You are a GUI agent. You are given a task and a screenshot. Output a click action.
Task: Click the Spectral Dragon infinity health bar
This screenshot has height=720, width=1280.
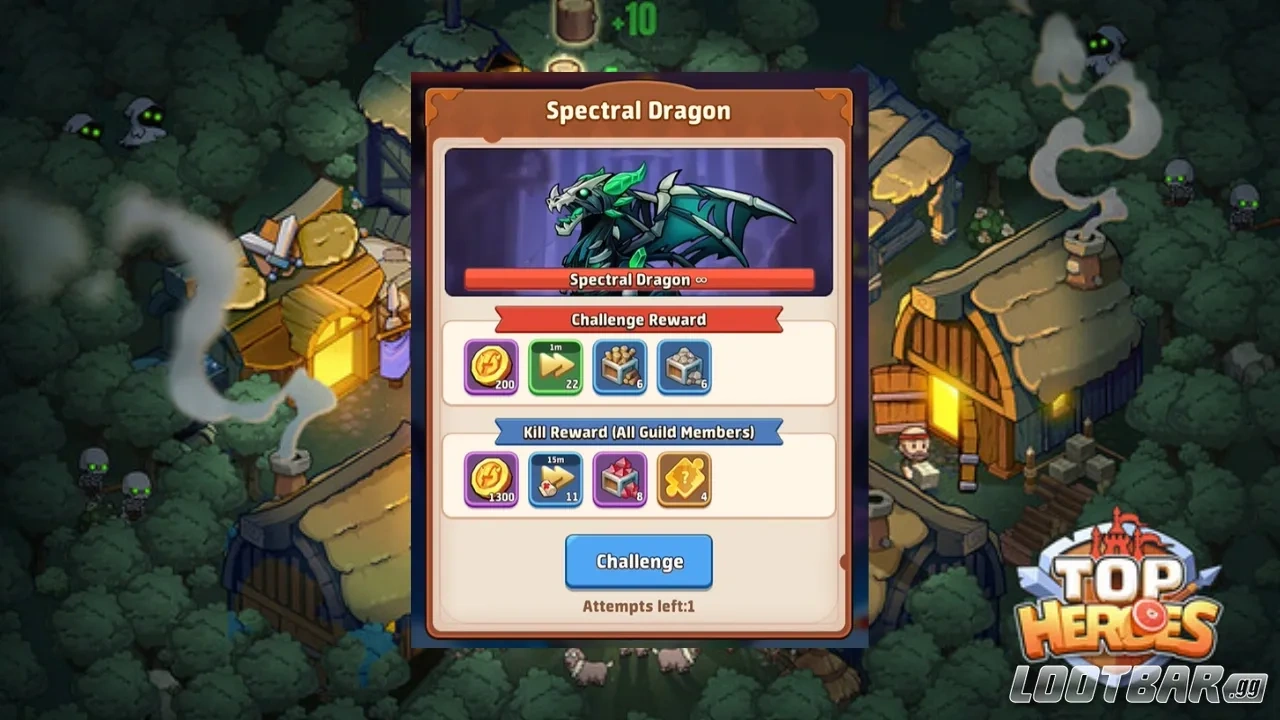(x=638, y=280)
